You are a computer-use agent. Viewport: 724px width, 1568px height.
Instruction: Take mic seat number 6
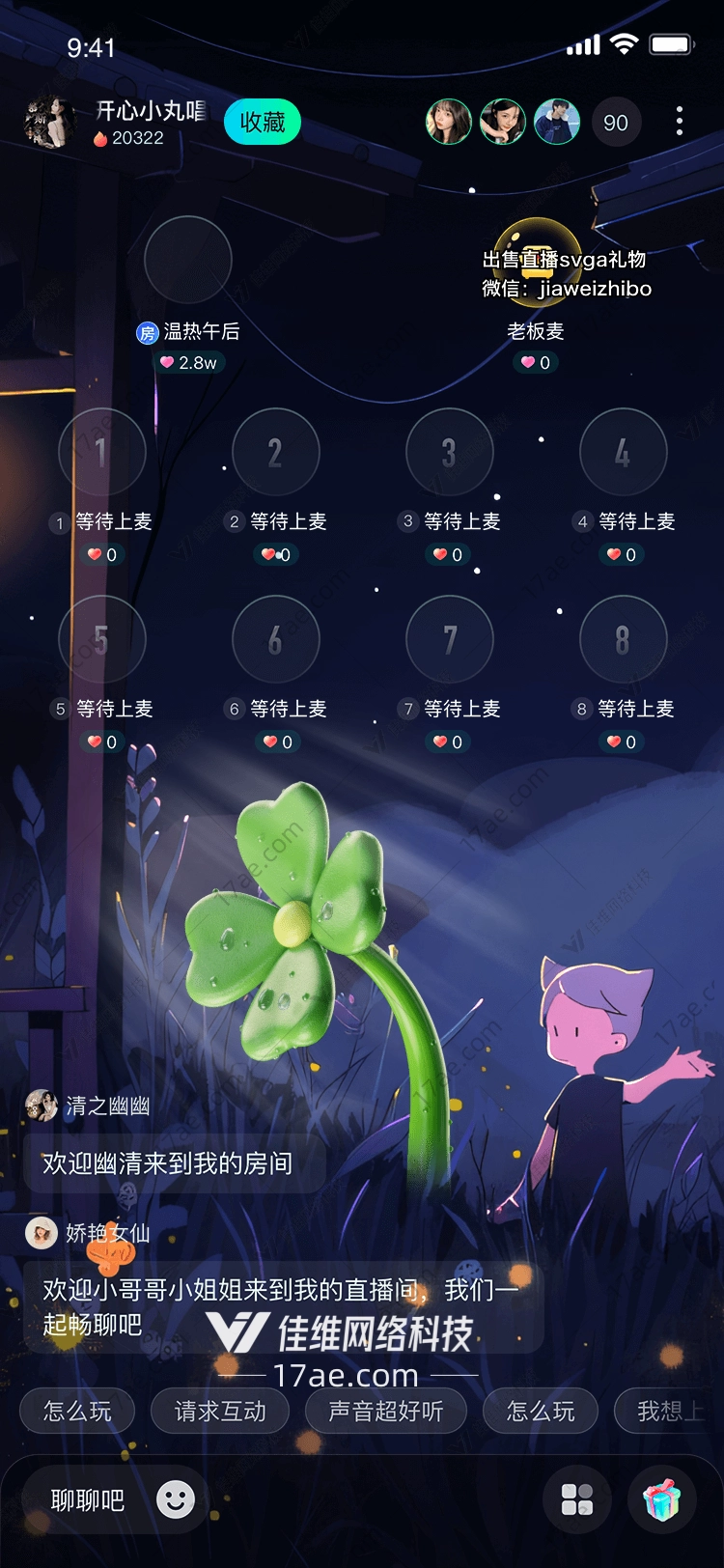coord(276,639)
